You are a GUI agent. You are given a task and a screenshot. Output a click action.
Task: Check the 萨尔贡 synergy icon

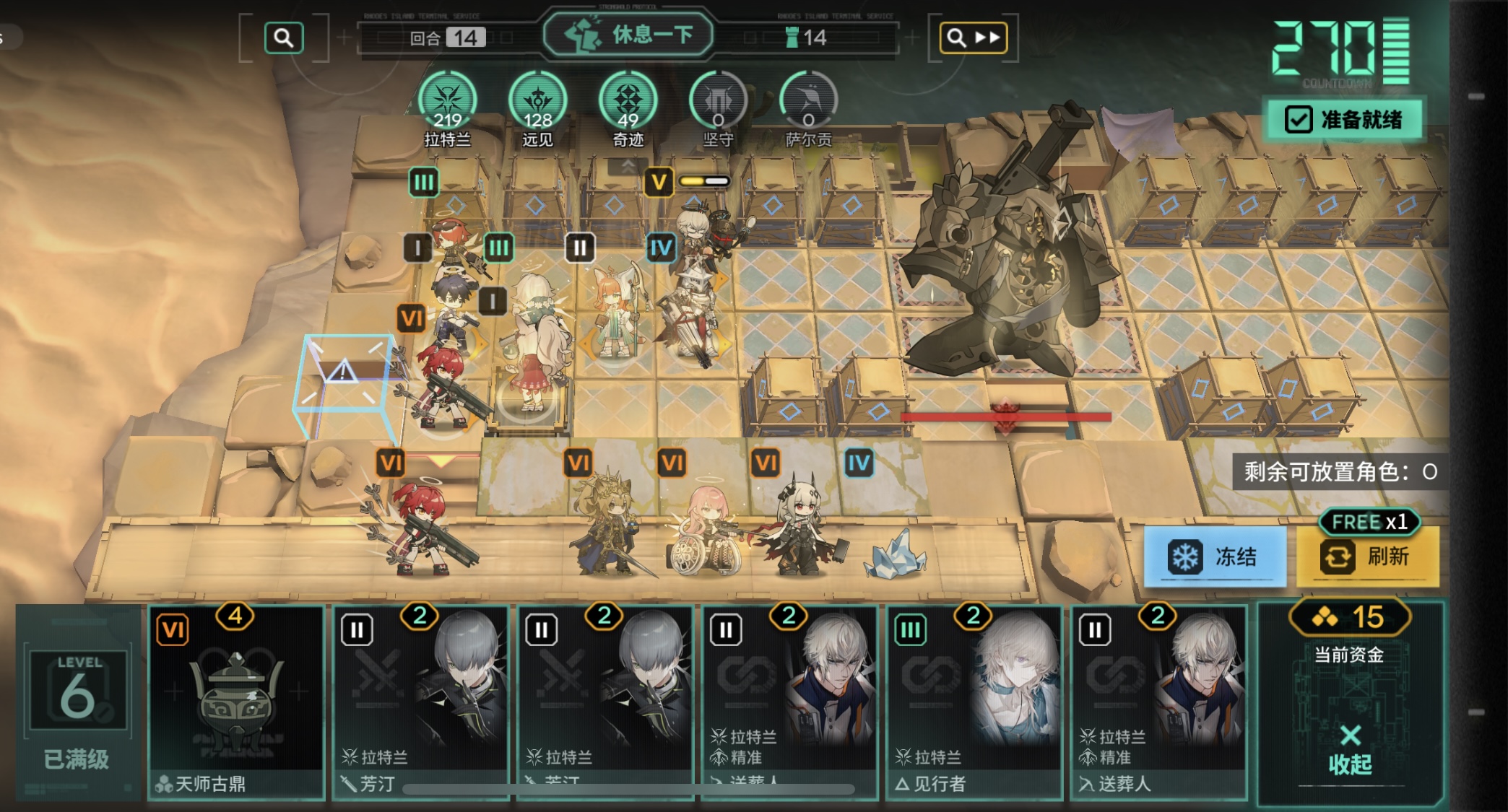[808, 102]
